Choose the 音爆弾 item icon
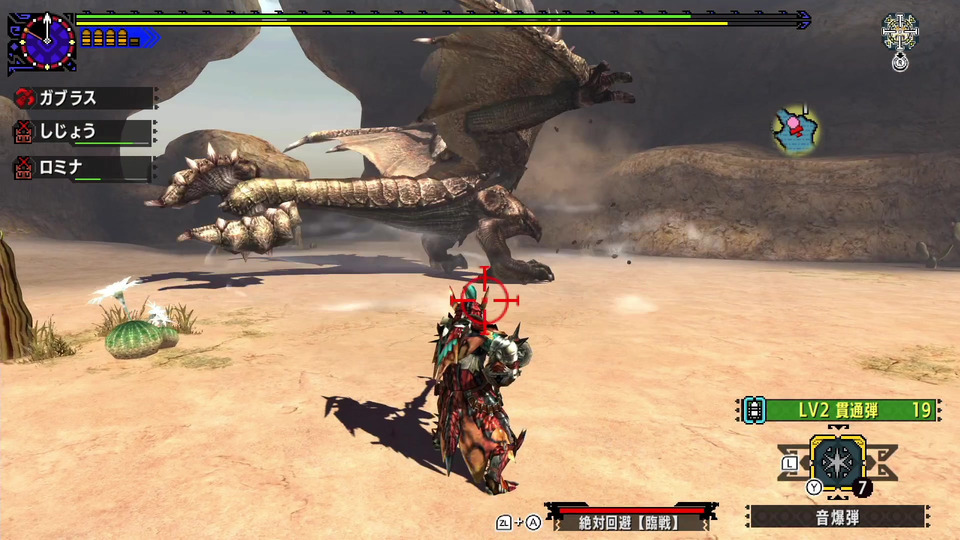 [x=838, y=463]
